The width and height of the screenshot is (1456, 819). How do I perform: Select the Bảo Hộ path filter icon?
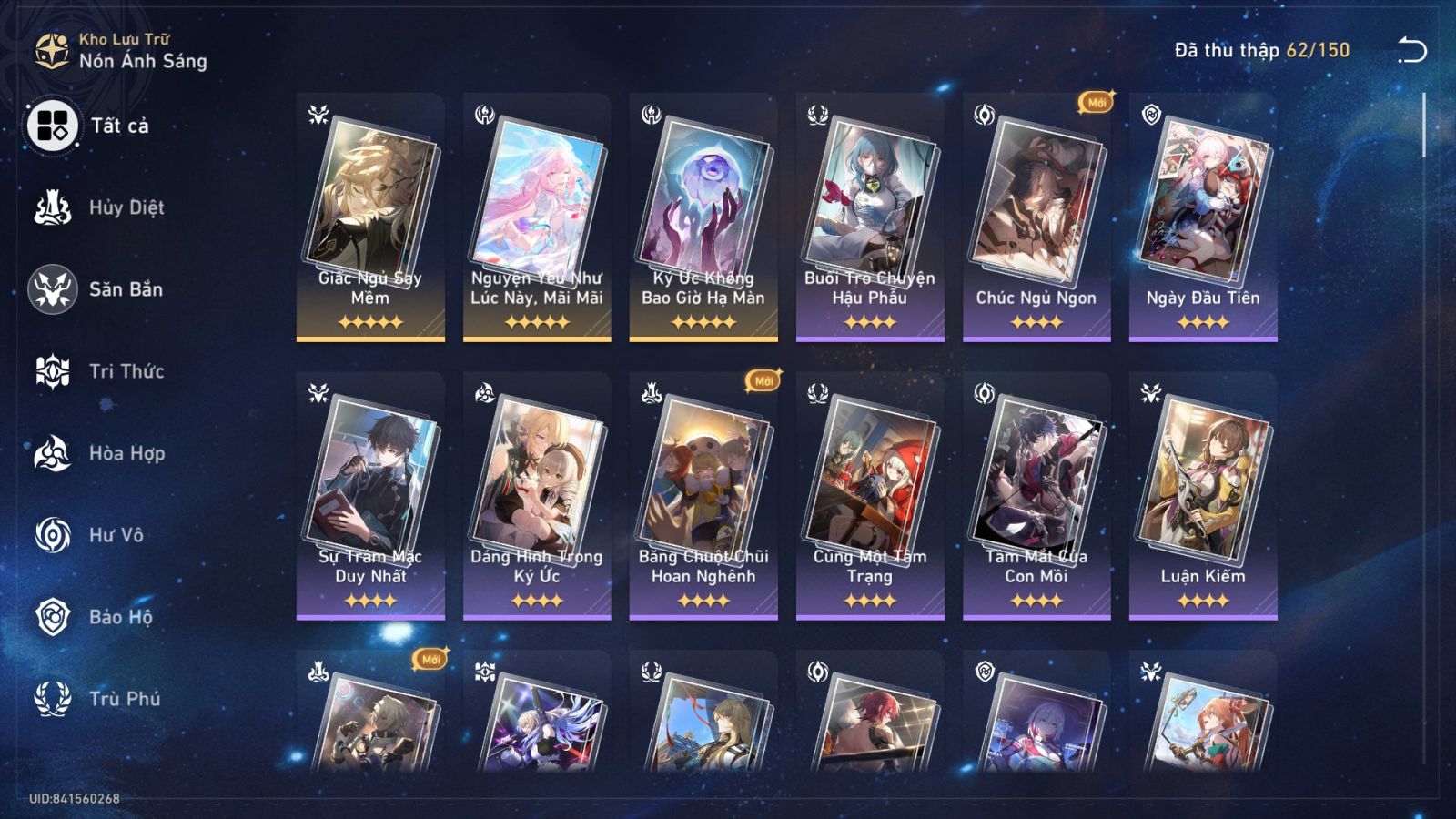coord(55,617)
